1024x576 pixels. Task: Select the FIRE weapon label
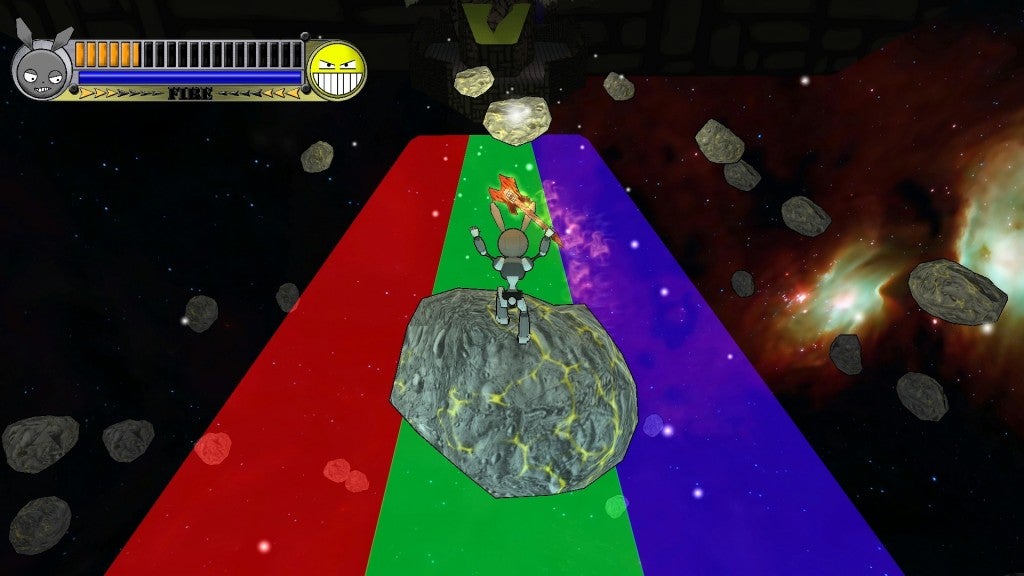(189, 94)
